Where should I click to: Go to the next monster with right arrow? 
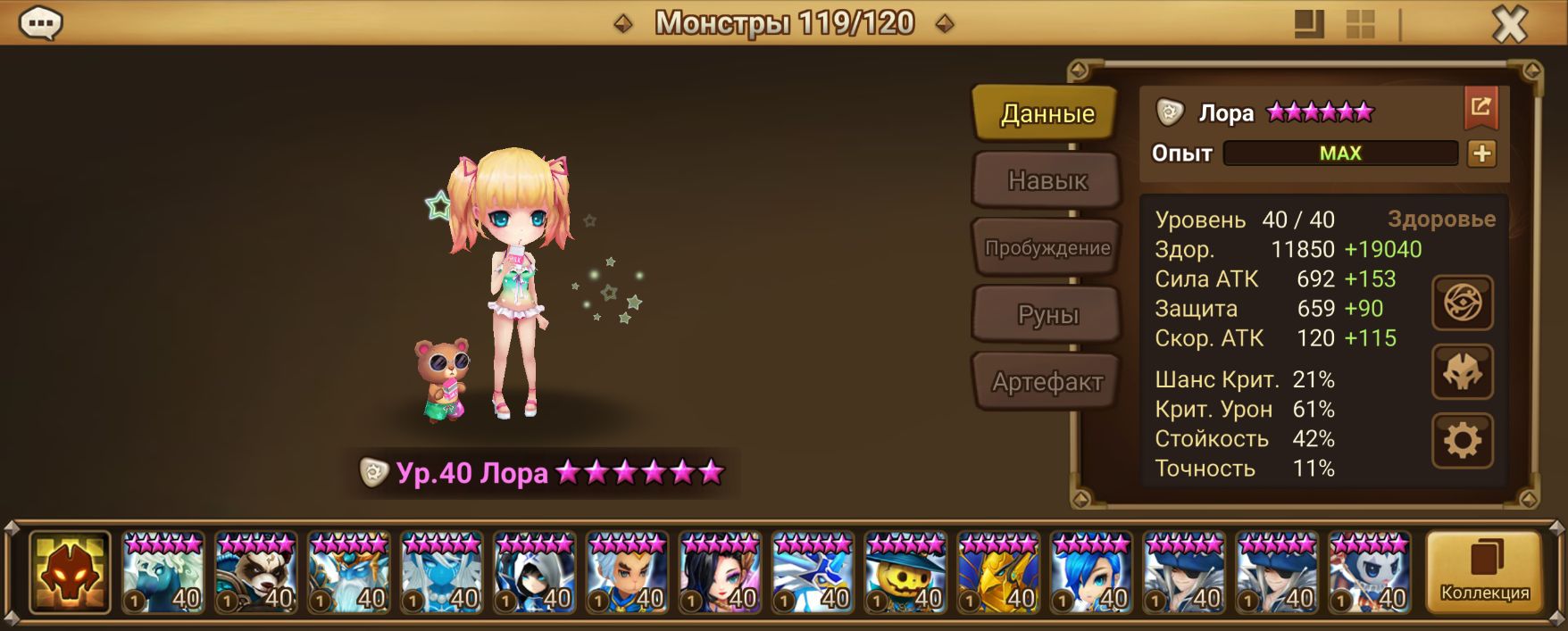tap(944, 23)
